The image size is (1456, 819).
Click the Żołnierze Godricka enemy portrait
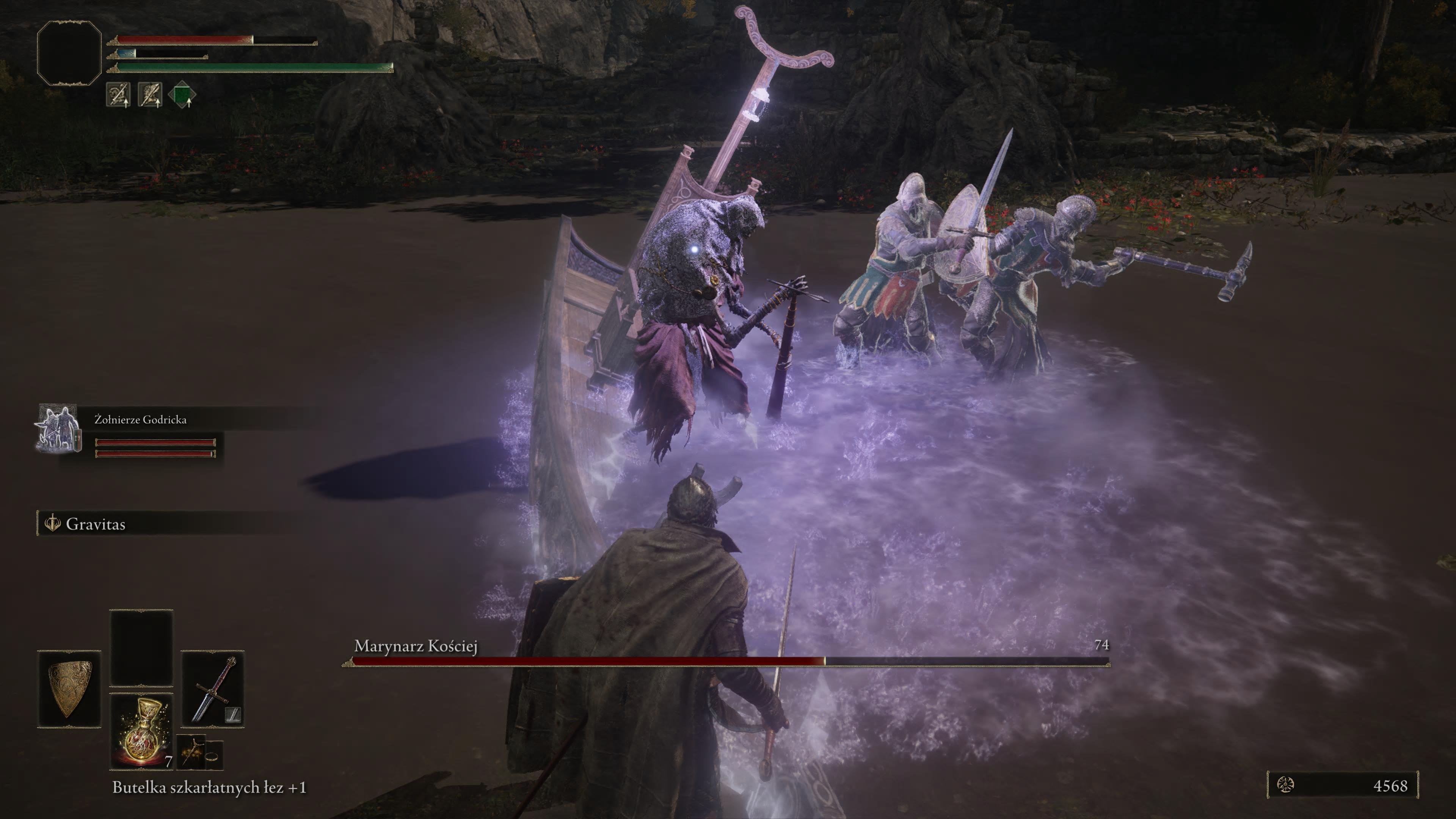coord(58,428)
